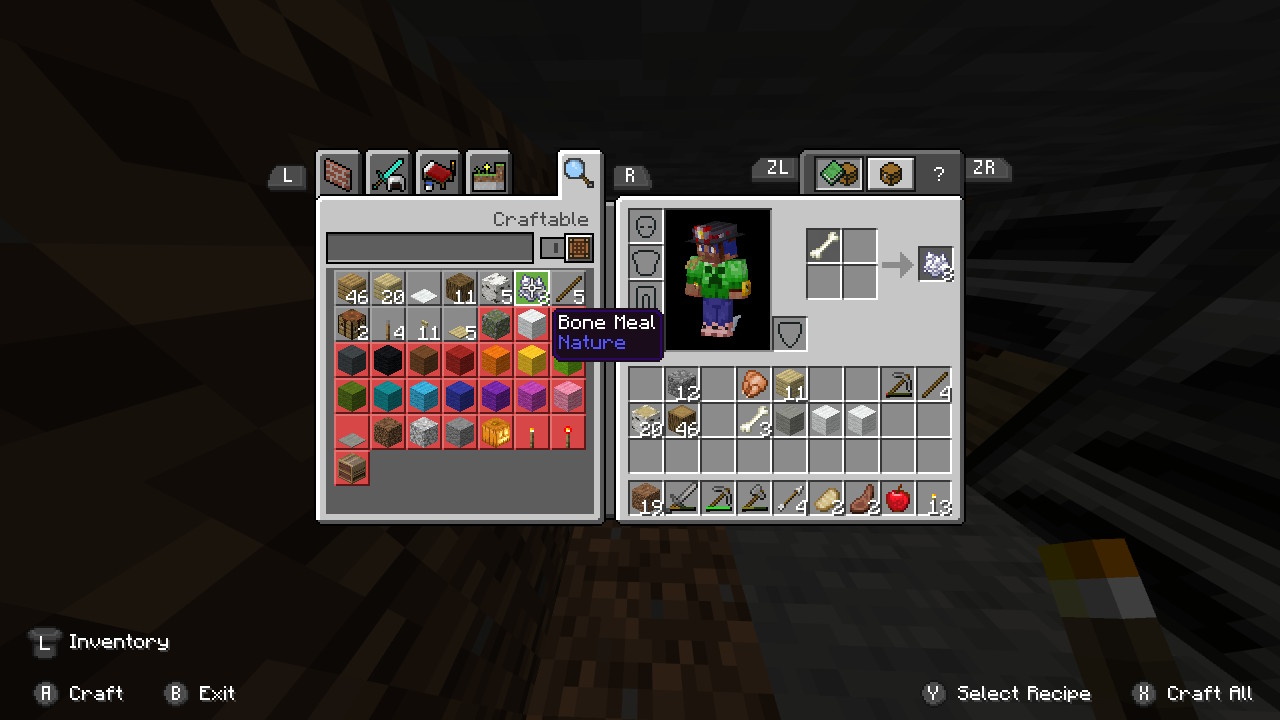The width and height of the screenshot is (1280, 720).
Task: Switch to the sword and armor recipe tab
Action: tap(388, 175)
